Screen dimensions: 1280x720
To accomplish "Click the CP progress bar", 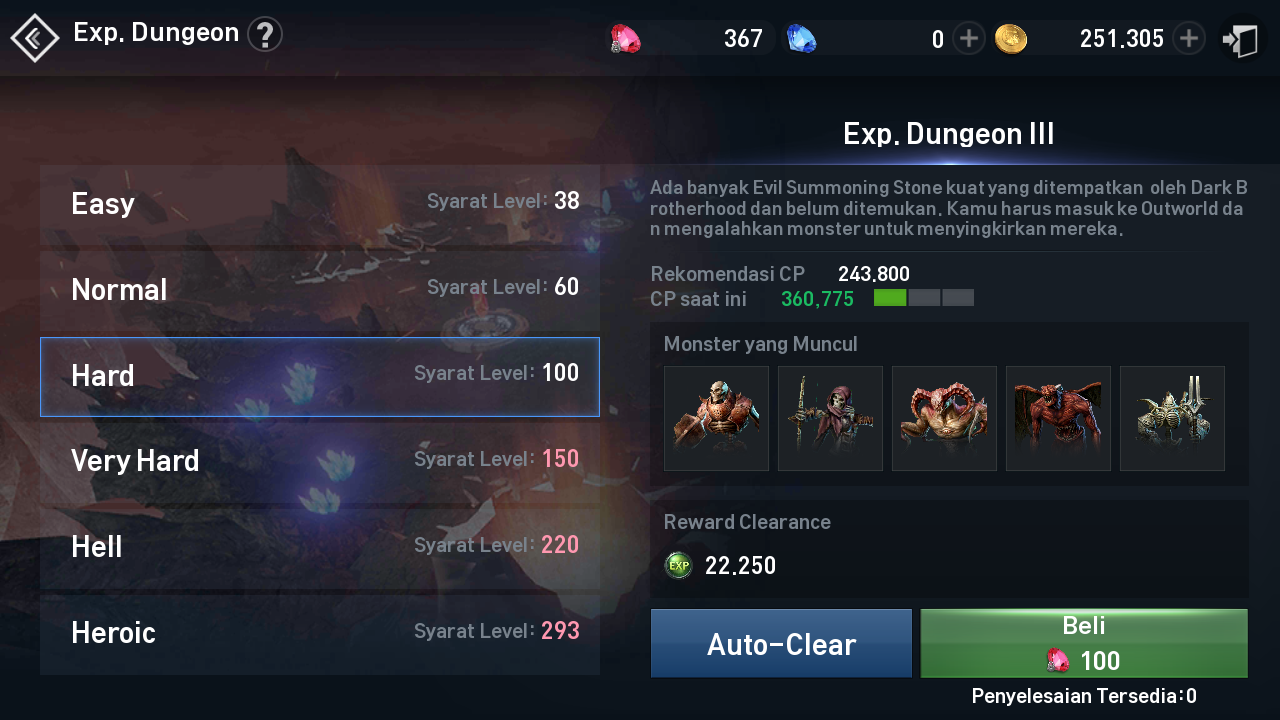I will [x=925, y=297].
